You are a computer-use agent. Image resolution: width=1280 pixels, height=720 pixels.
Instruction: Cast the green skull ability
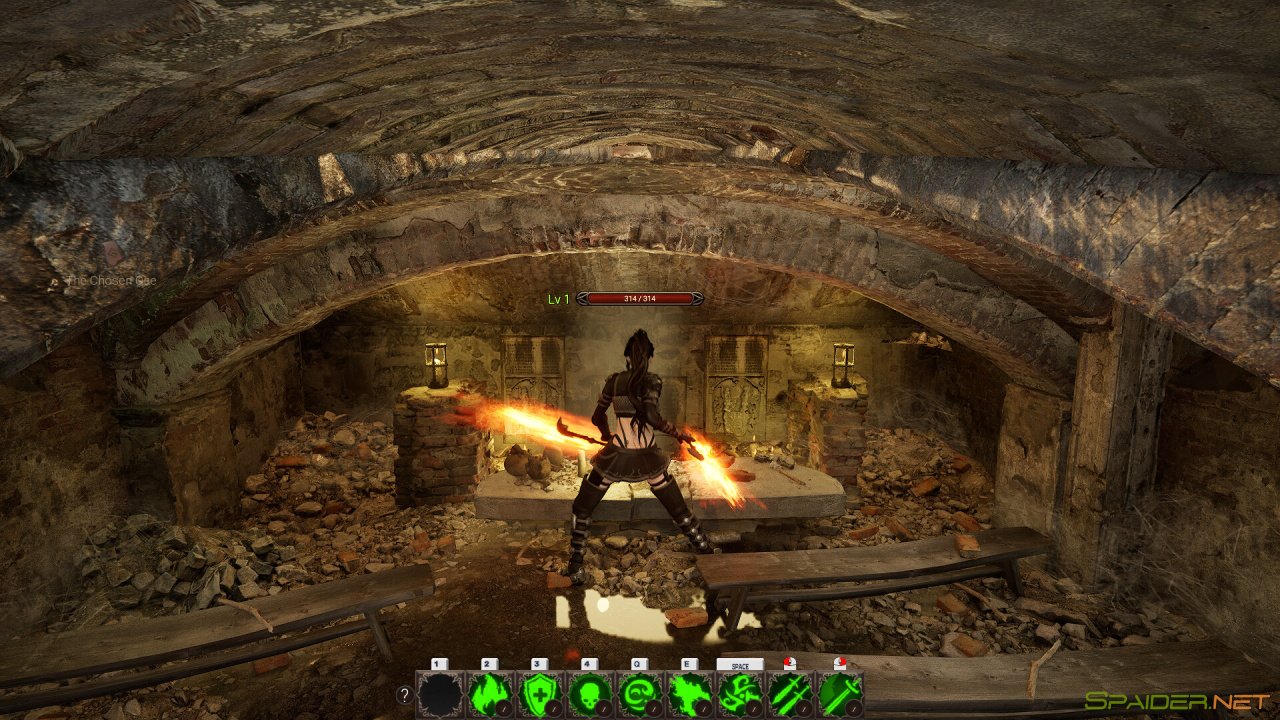point(590,694)
